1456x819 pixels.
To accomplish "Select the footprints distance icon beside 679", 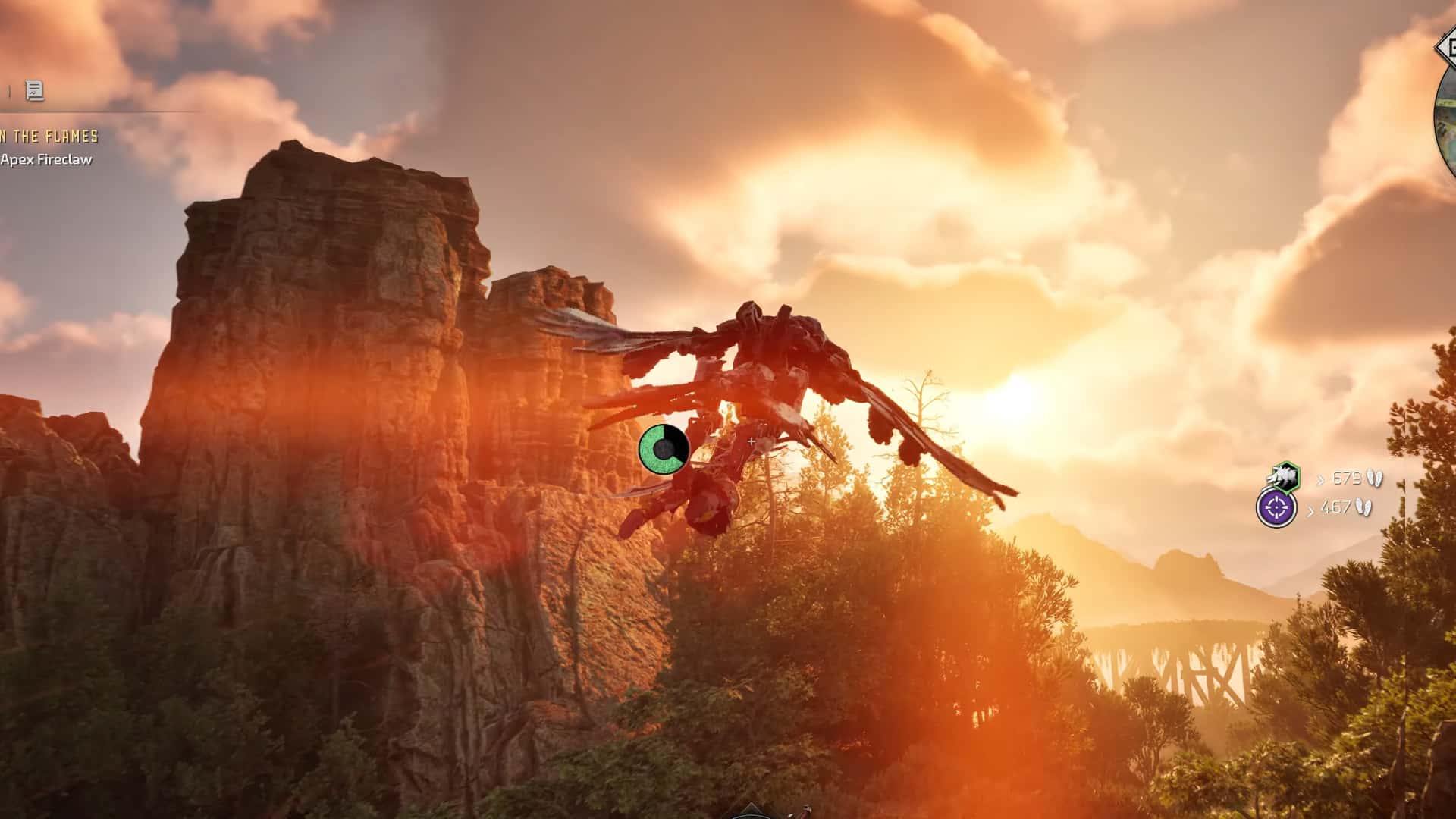I will point(1376,478).
